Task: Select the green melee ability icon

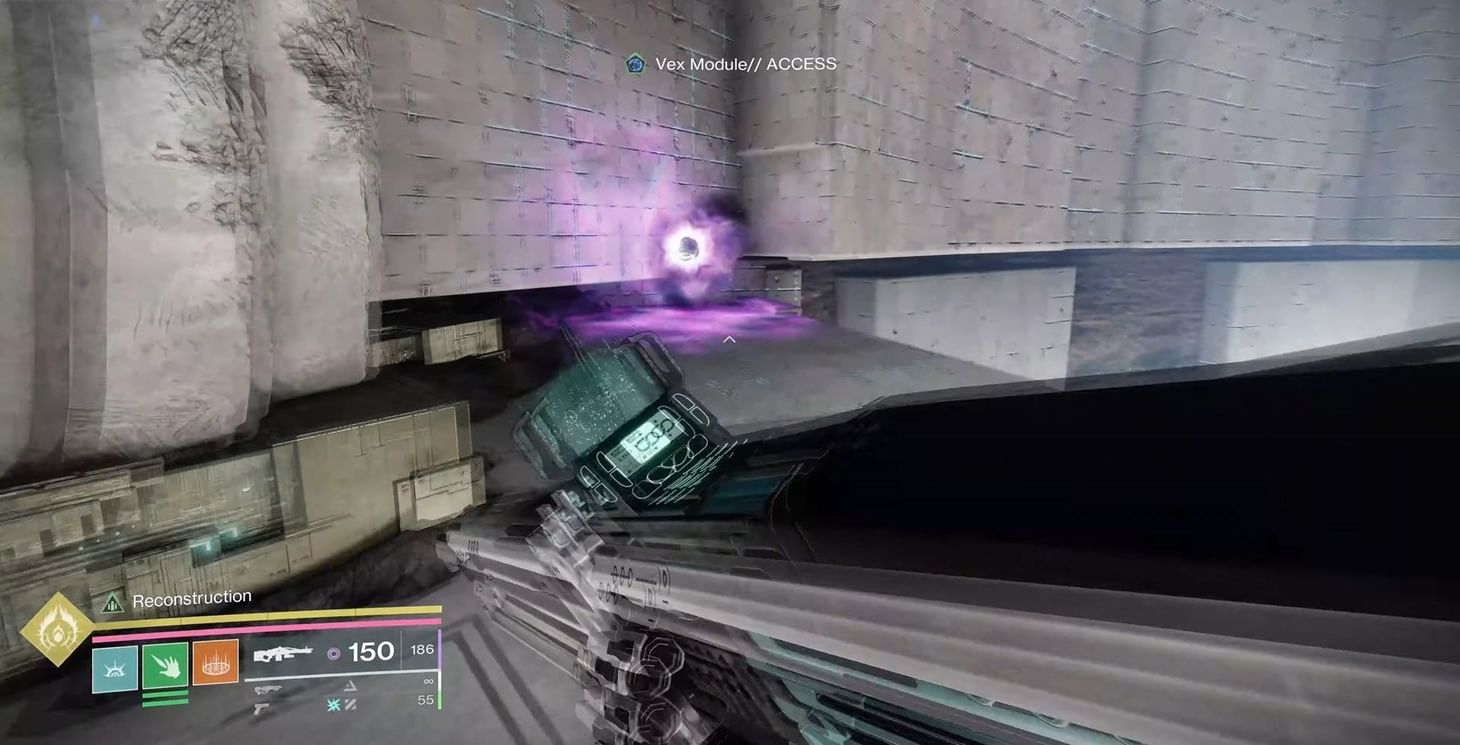Action: coord(164,665)
